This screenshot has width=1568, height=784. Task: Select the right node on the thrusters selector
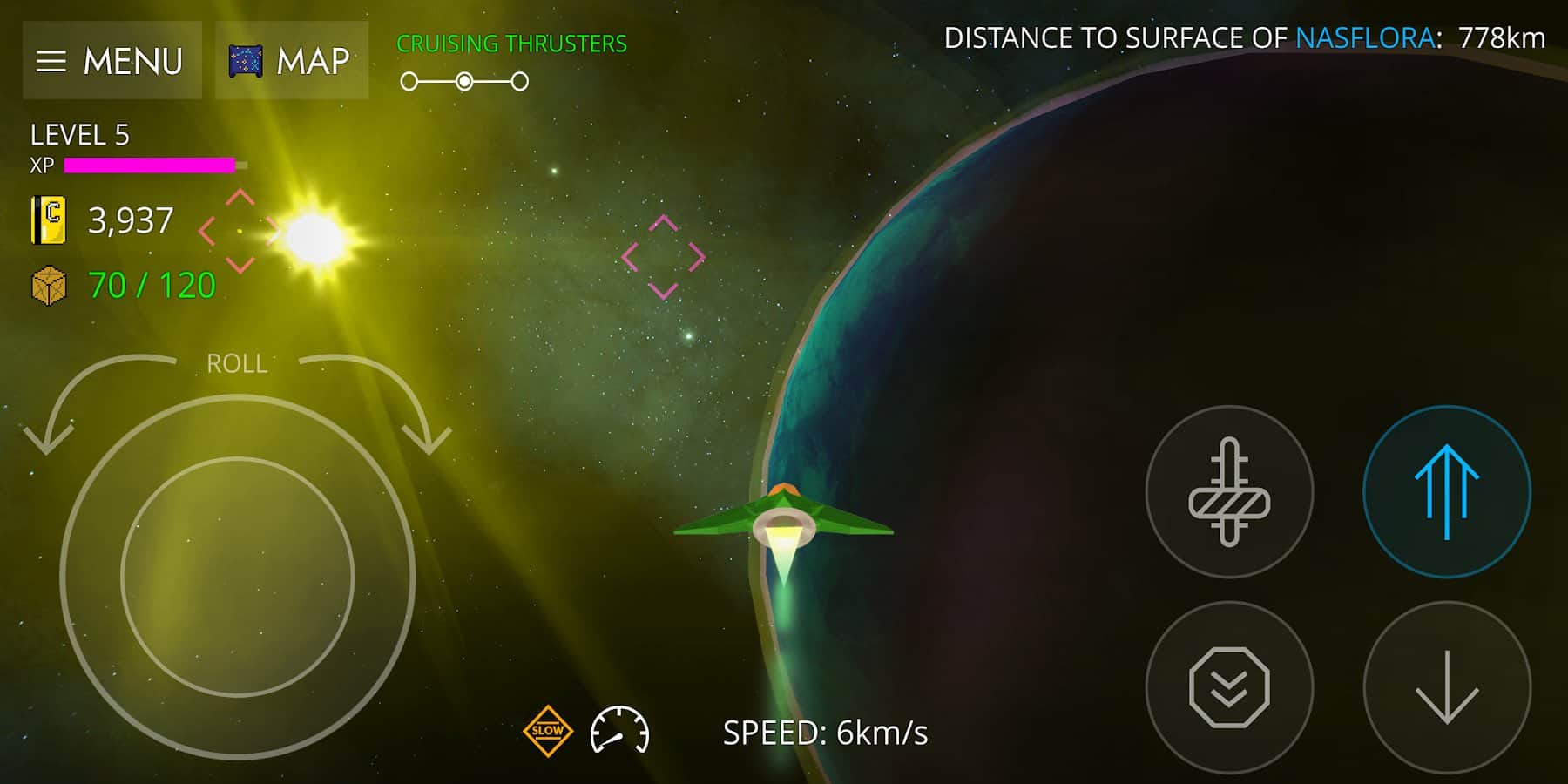pos(520,82)
